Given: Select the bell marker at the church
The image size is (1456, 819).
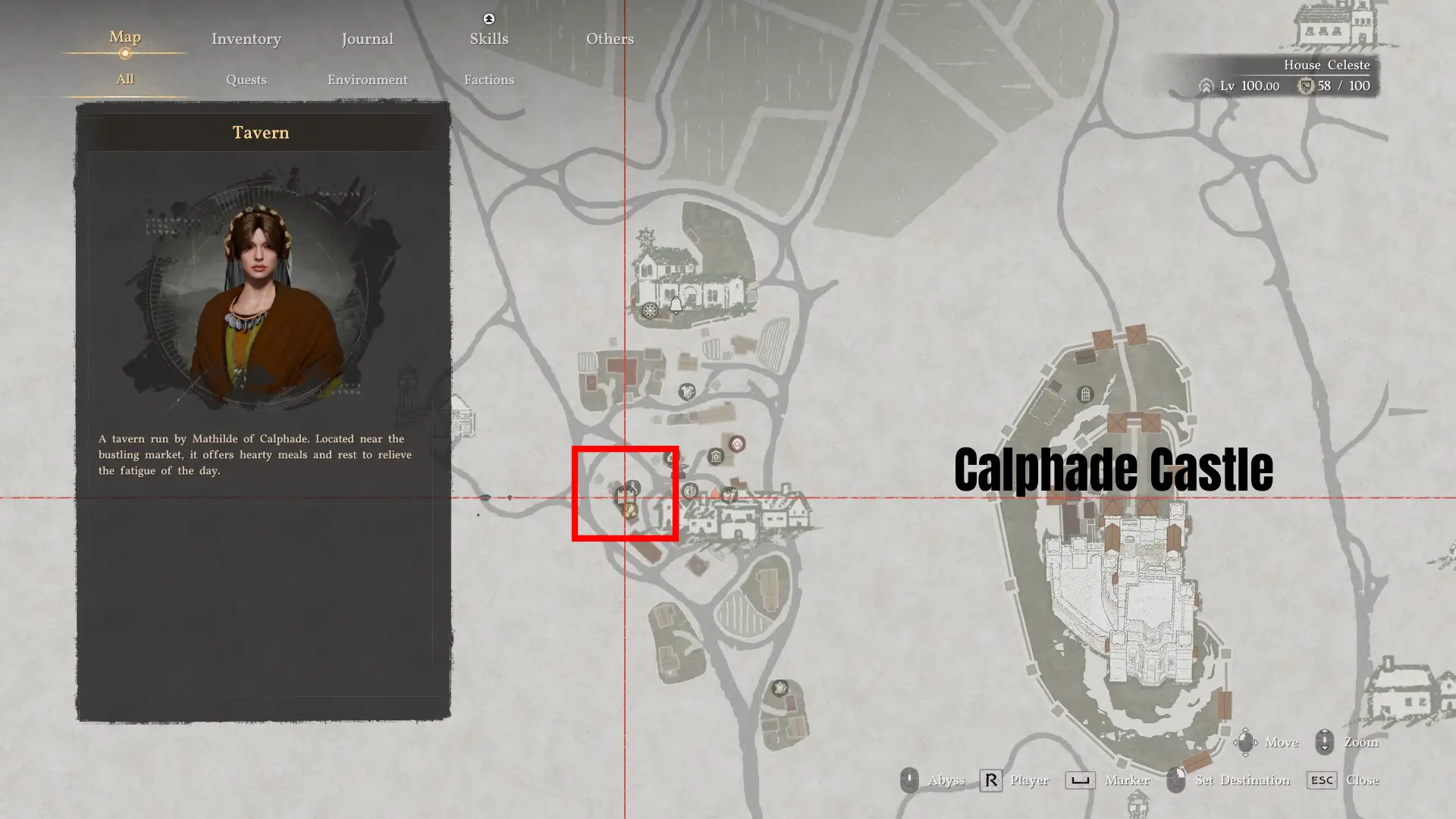Looking at the screenshot, I should click(x=676, y=305).
